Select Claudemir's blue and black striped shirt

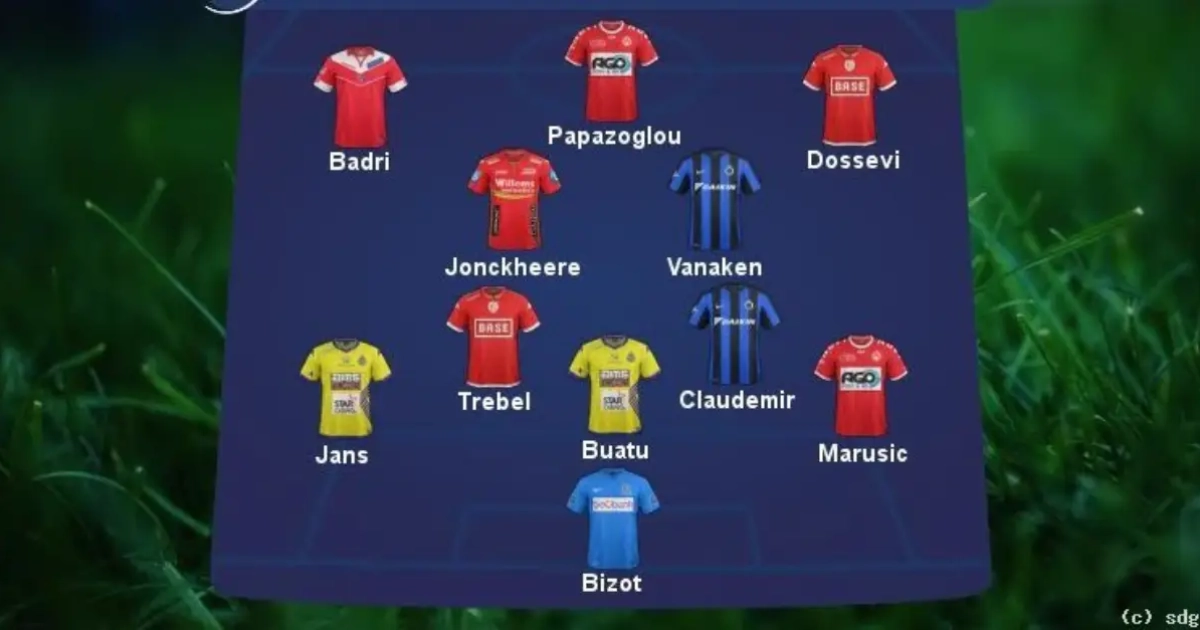point(735,335)
